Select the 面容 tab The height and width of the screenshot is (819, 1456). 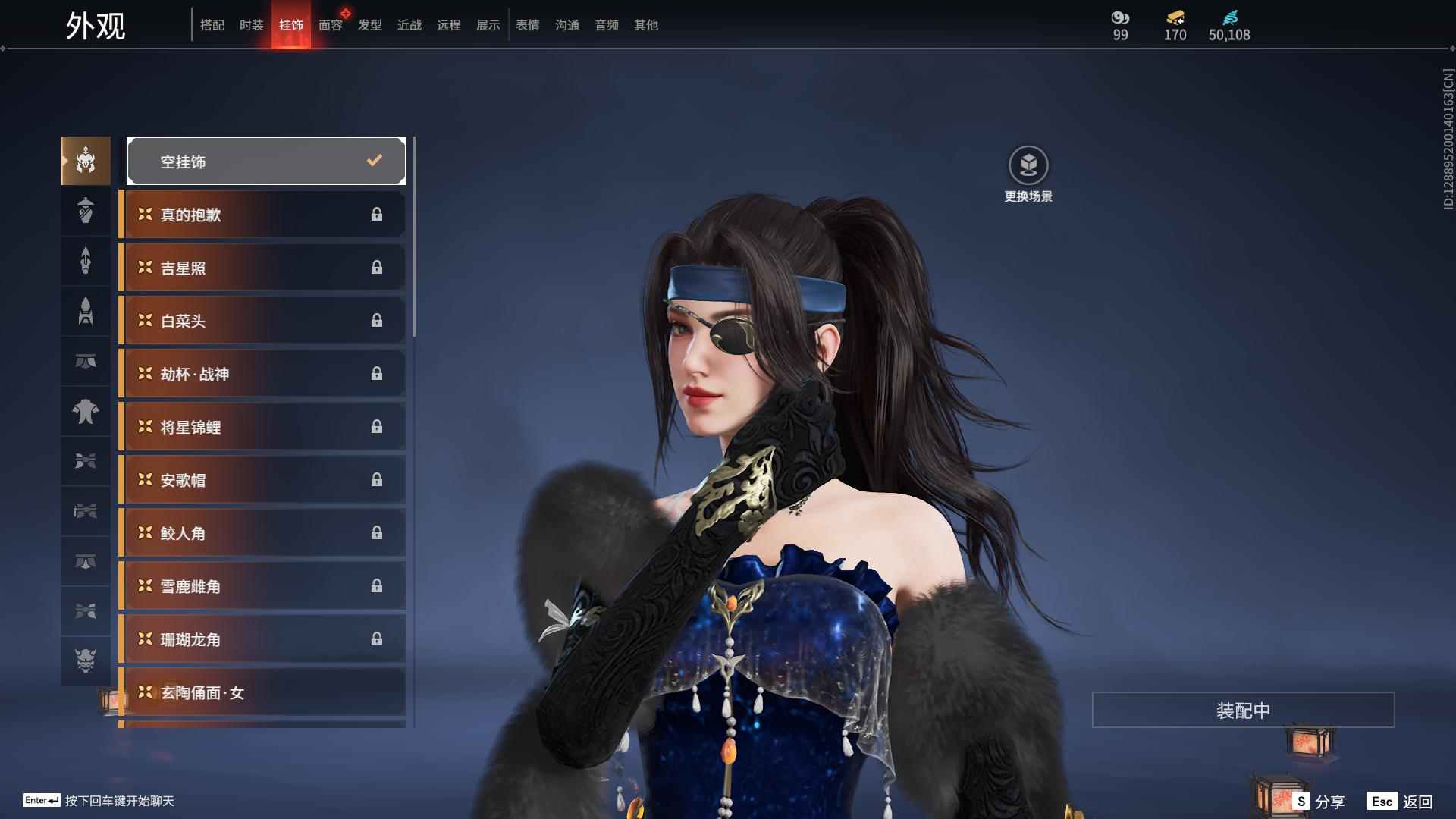330,25
